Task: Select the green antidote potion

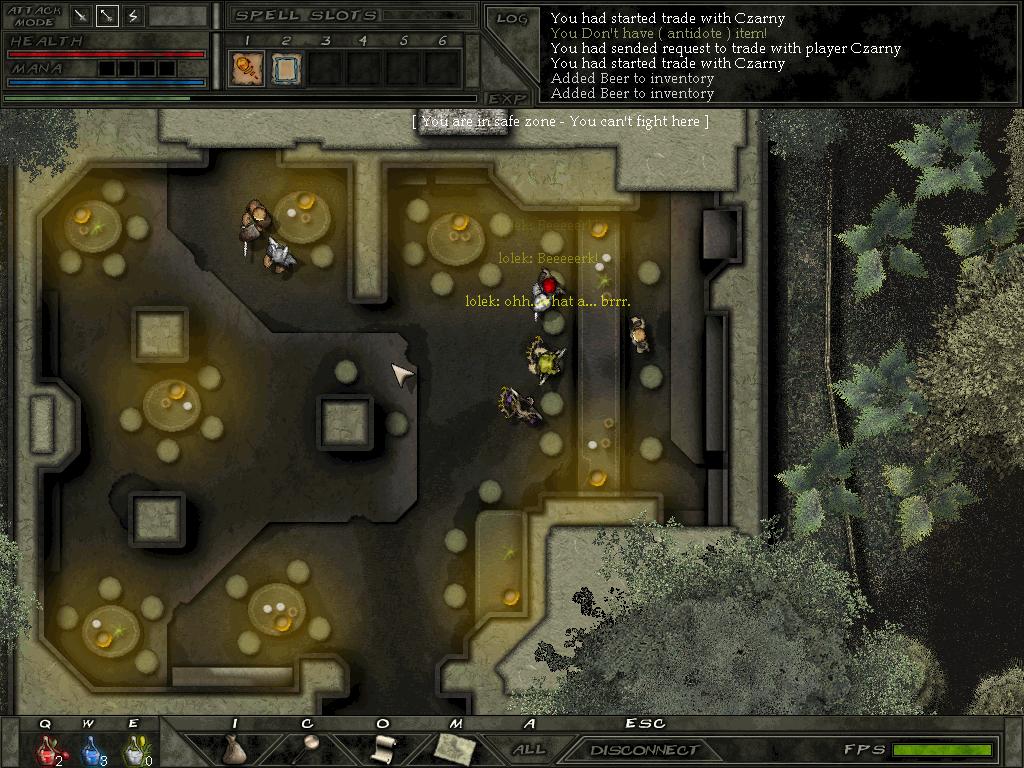Action: 133,748
